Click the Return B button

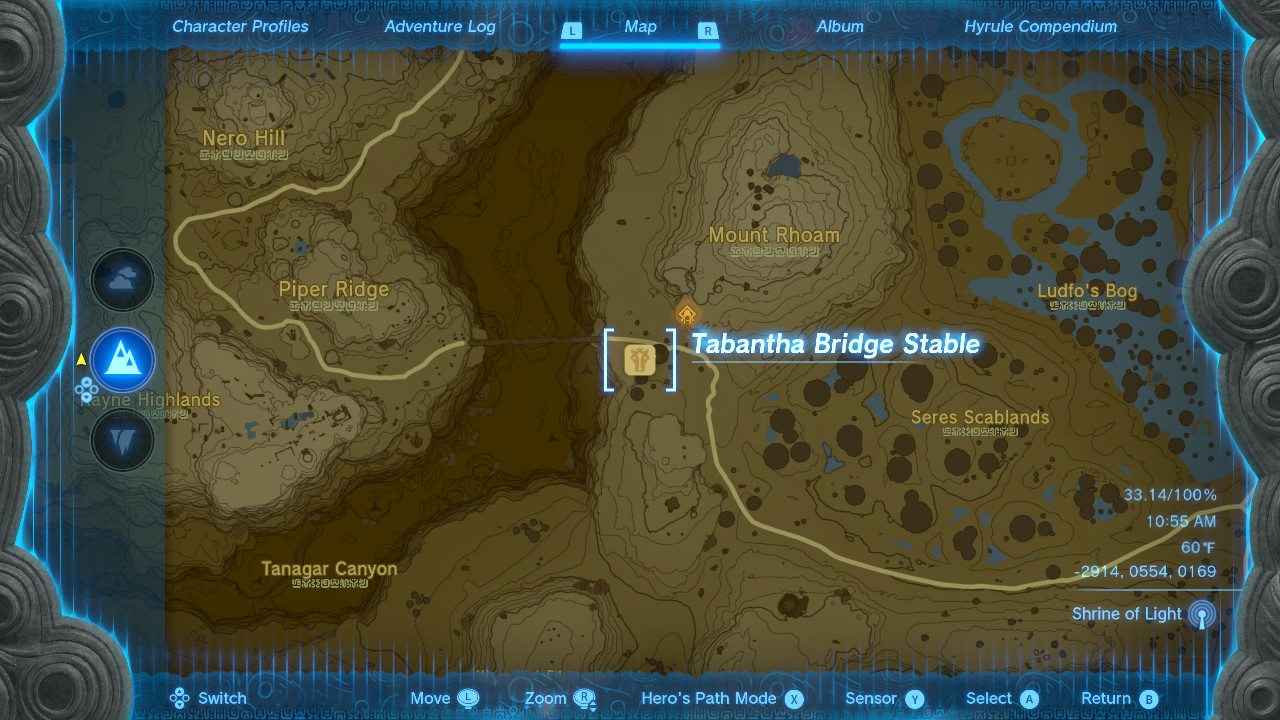(1118, 698)
